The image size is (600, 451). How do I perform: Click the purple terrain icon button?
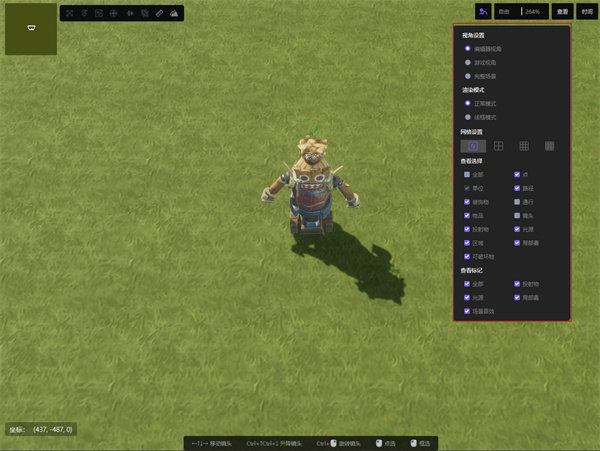point(484,12)
